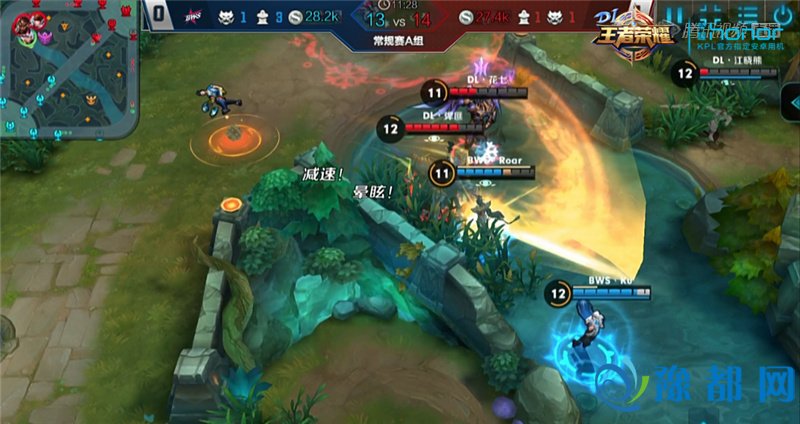Click the minimap in the corner
This screenshot has width=800, height=424.
click(66, 68)
